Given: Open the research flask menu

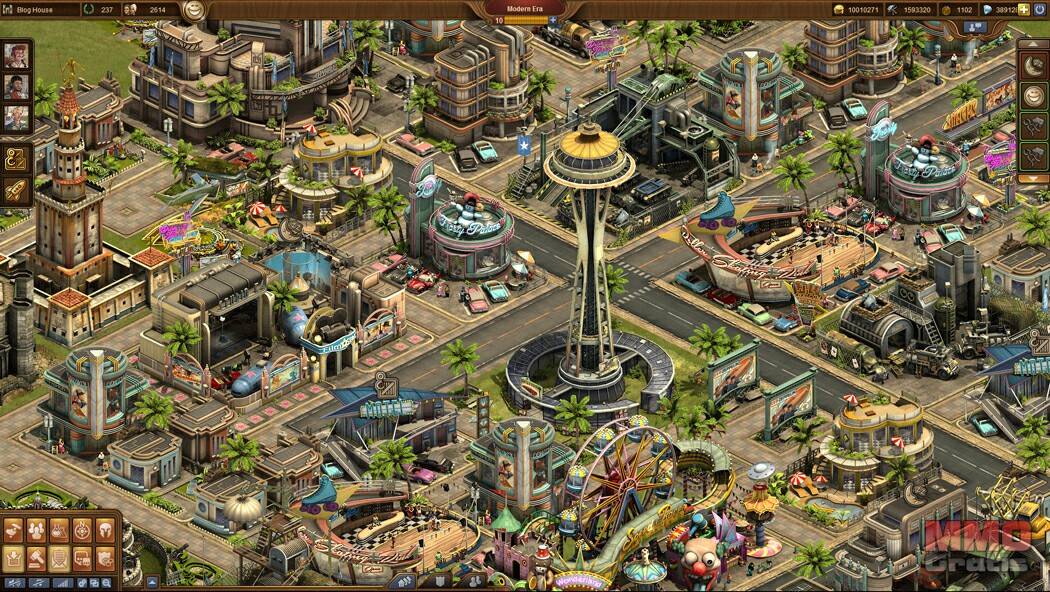Looking at the screenshot, I should click(x=37, y=531).
